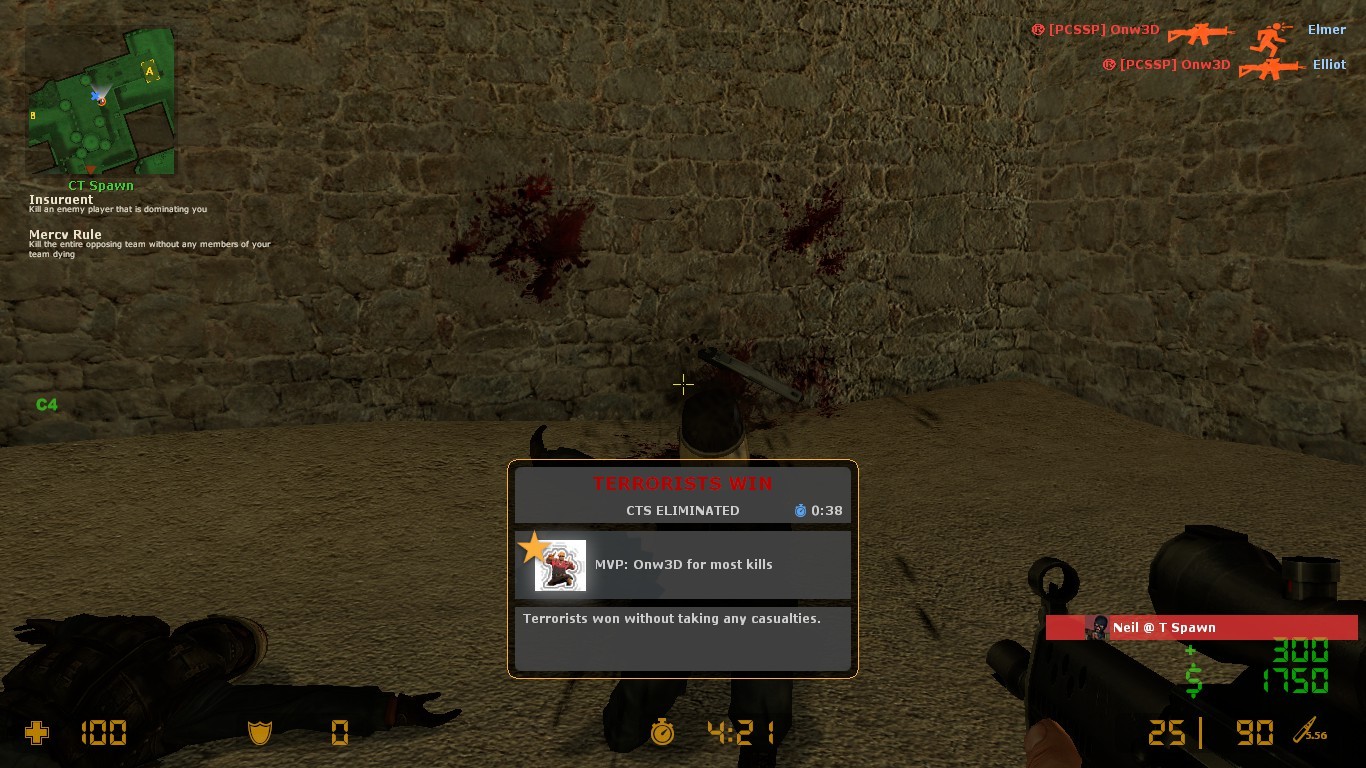View Onw3D's MVP avatar thumbnail
This screenshot has height=768, width=1366.
[x=560, y=566]
